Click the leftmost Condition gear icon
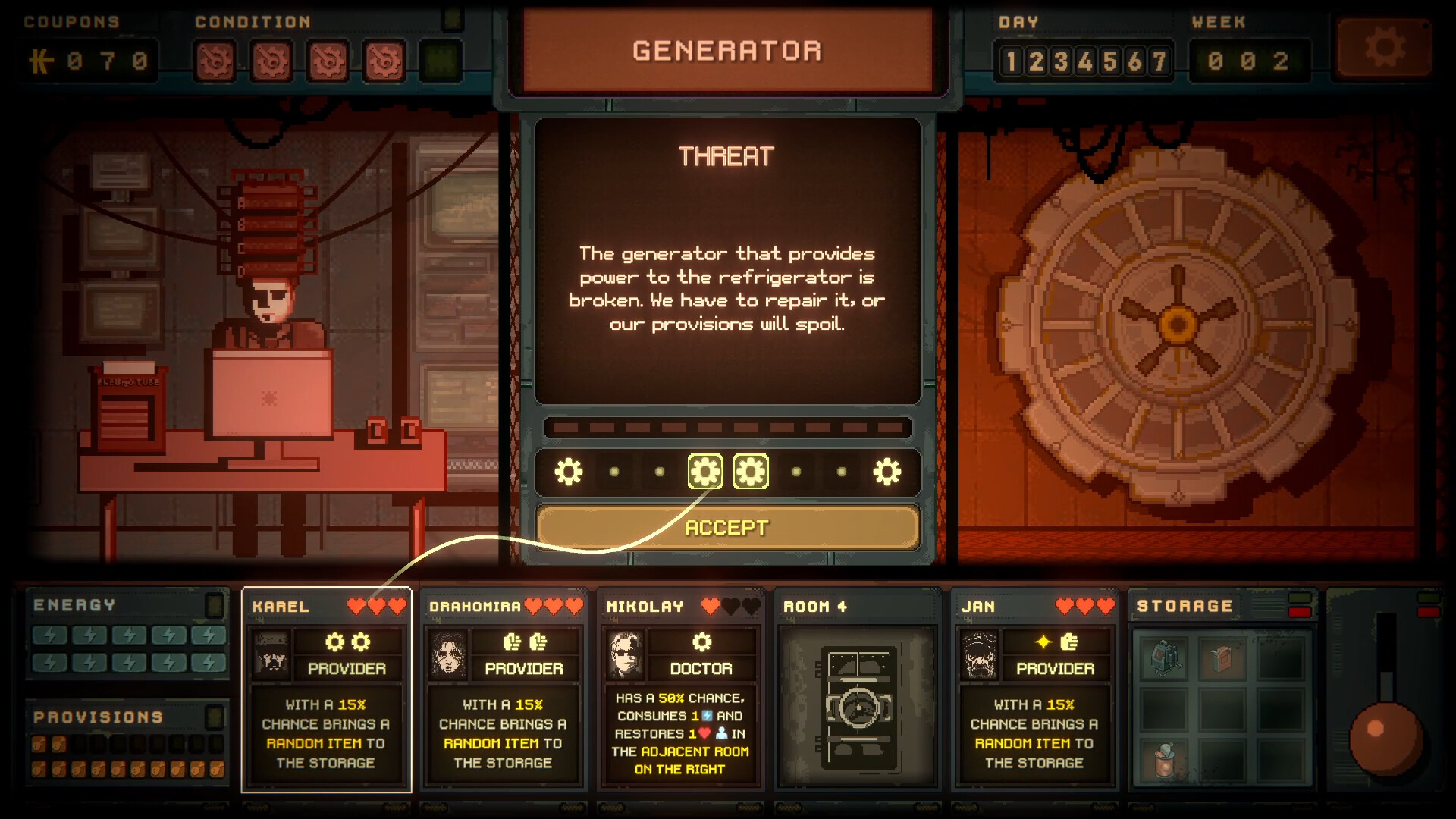 pos(216,61)
